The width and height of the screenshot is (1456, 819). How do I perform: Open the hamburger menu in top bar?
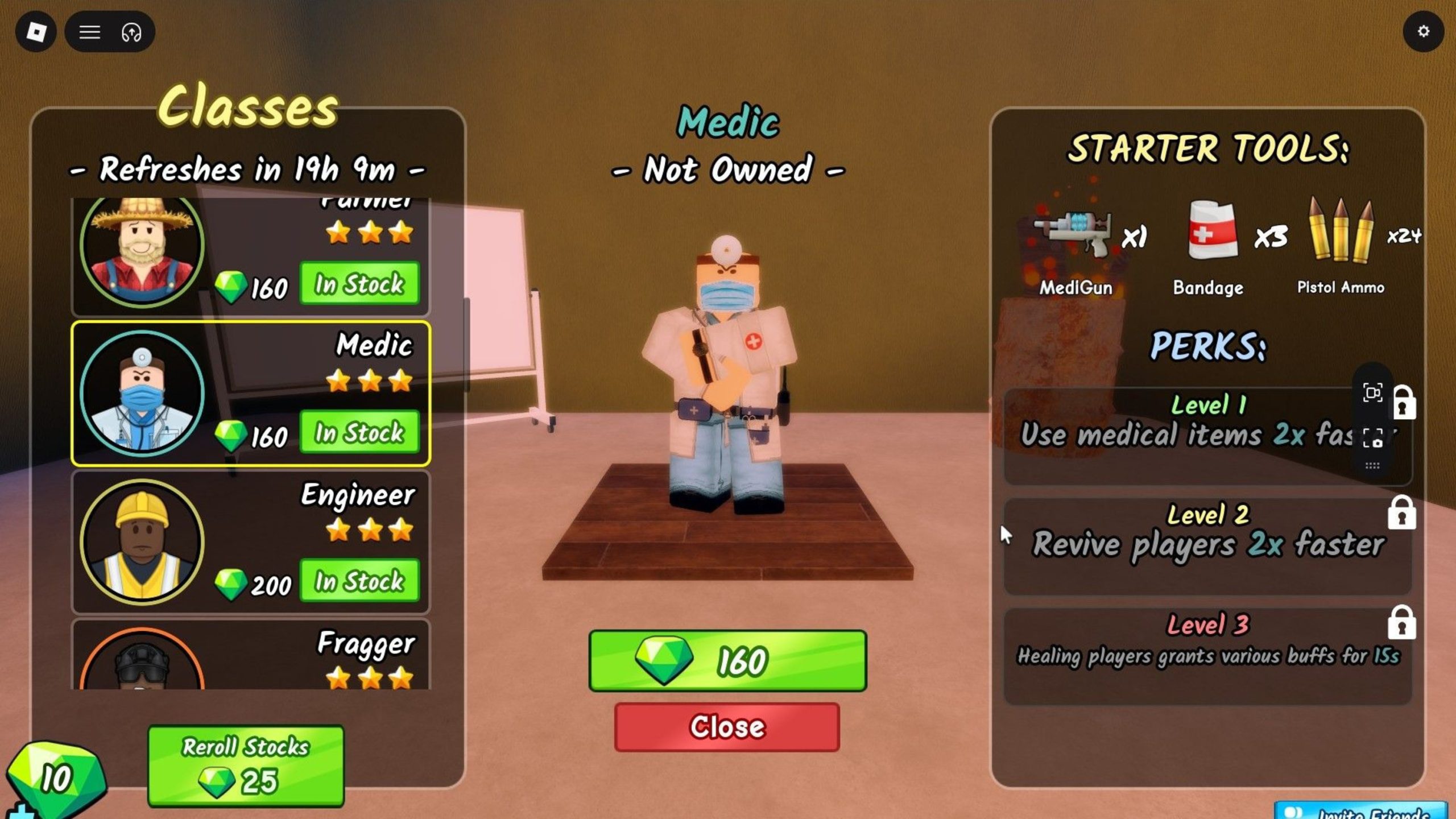[89, 32]
